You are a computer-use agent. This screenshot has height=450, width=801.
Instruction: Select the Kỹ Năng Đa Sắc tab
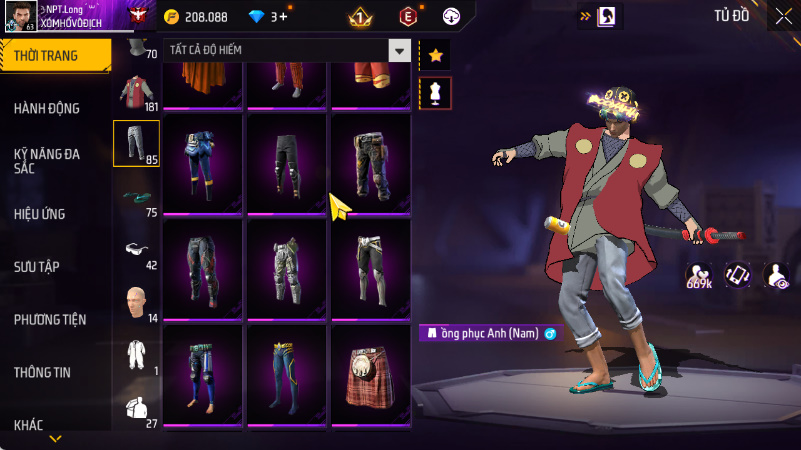pos(47,162)
